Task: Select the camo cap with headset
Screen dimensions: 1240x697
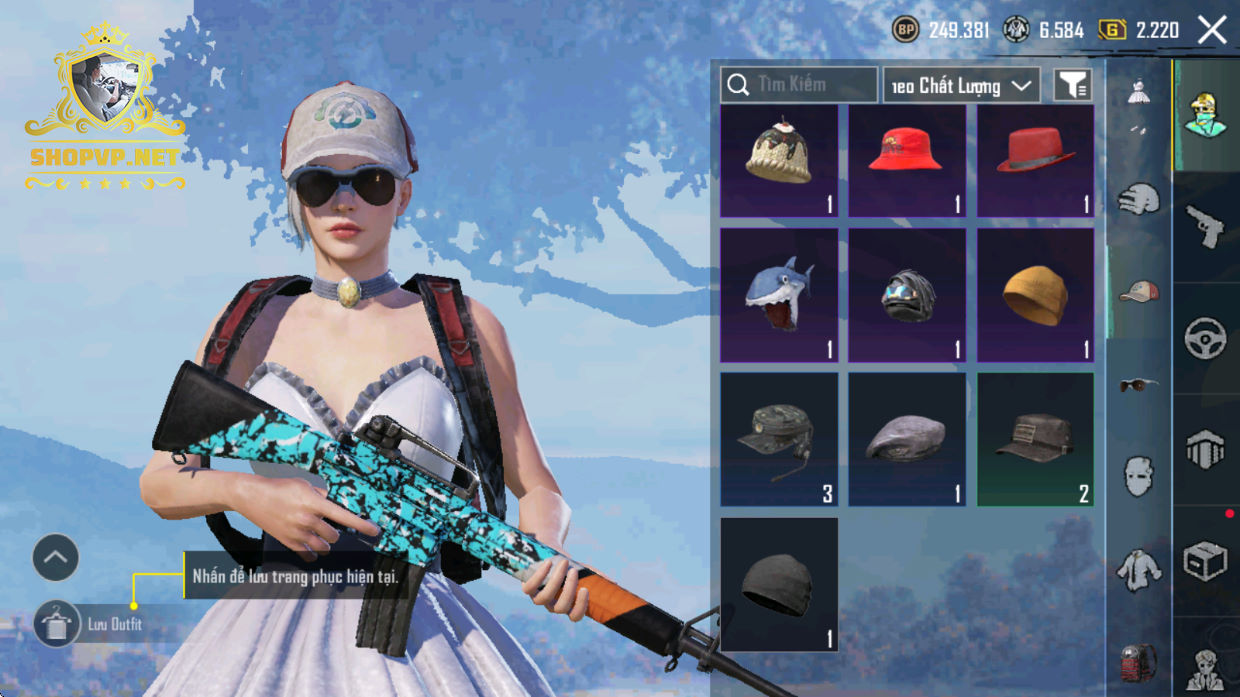Action: pos(779,439)
